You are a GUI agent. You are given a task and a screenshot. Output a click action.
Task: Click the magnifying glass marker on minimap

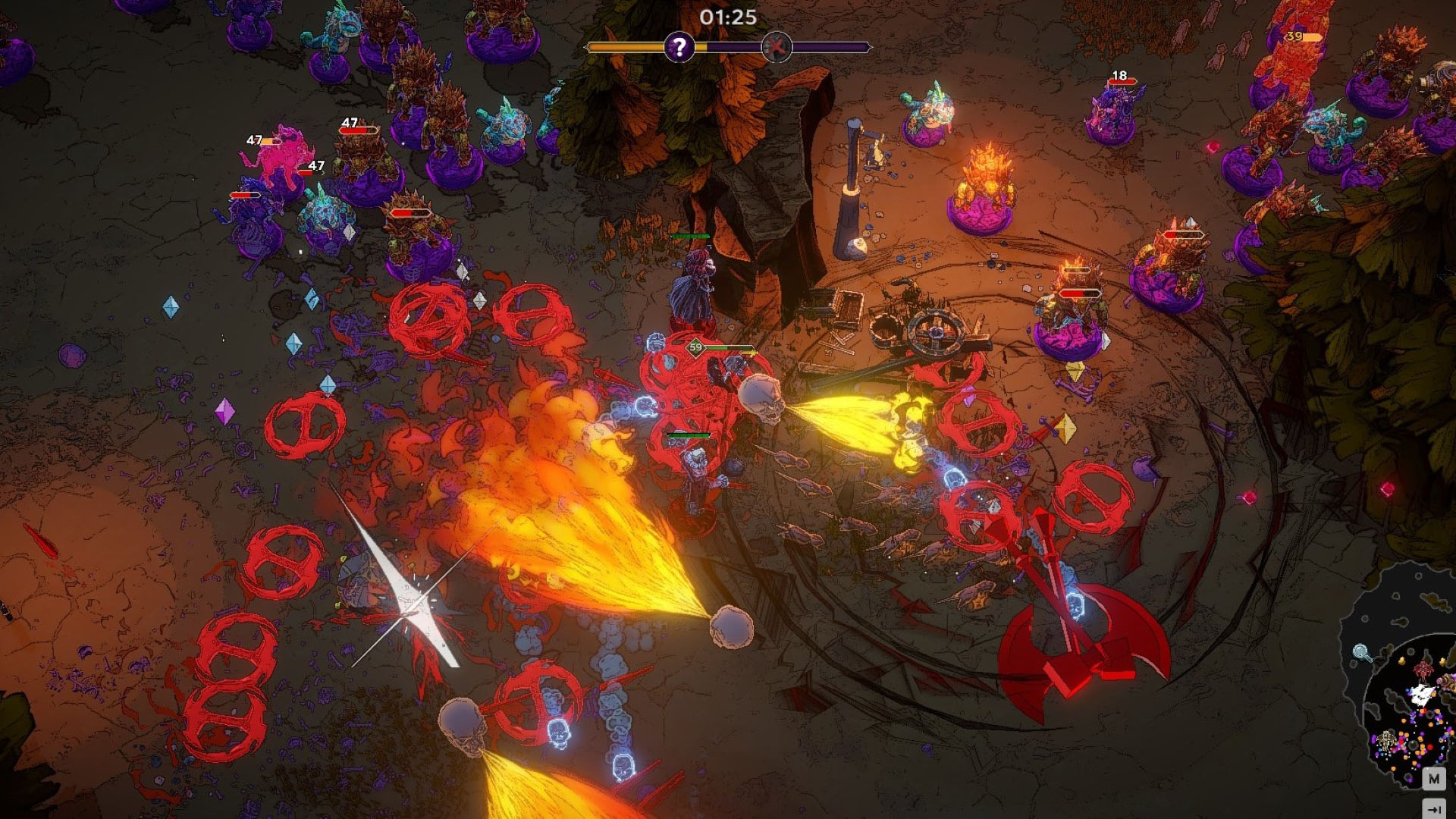click(1362, 652)
